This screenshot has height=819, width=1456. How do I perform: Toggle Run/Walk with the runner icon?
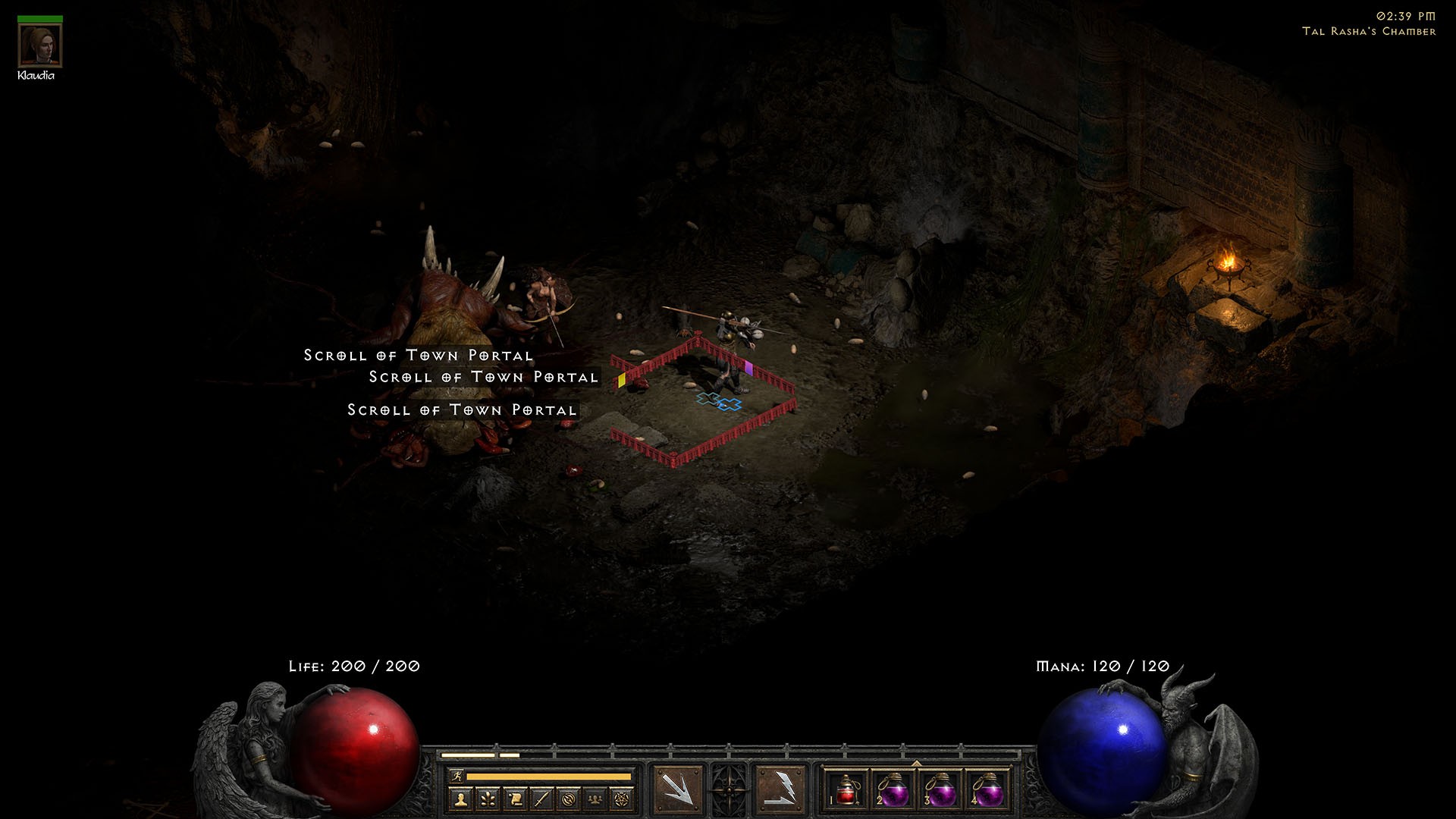pyautogui.click(x=457, y=777)
